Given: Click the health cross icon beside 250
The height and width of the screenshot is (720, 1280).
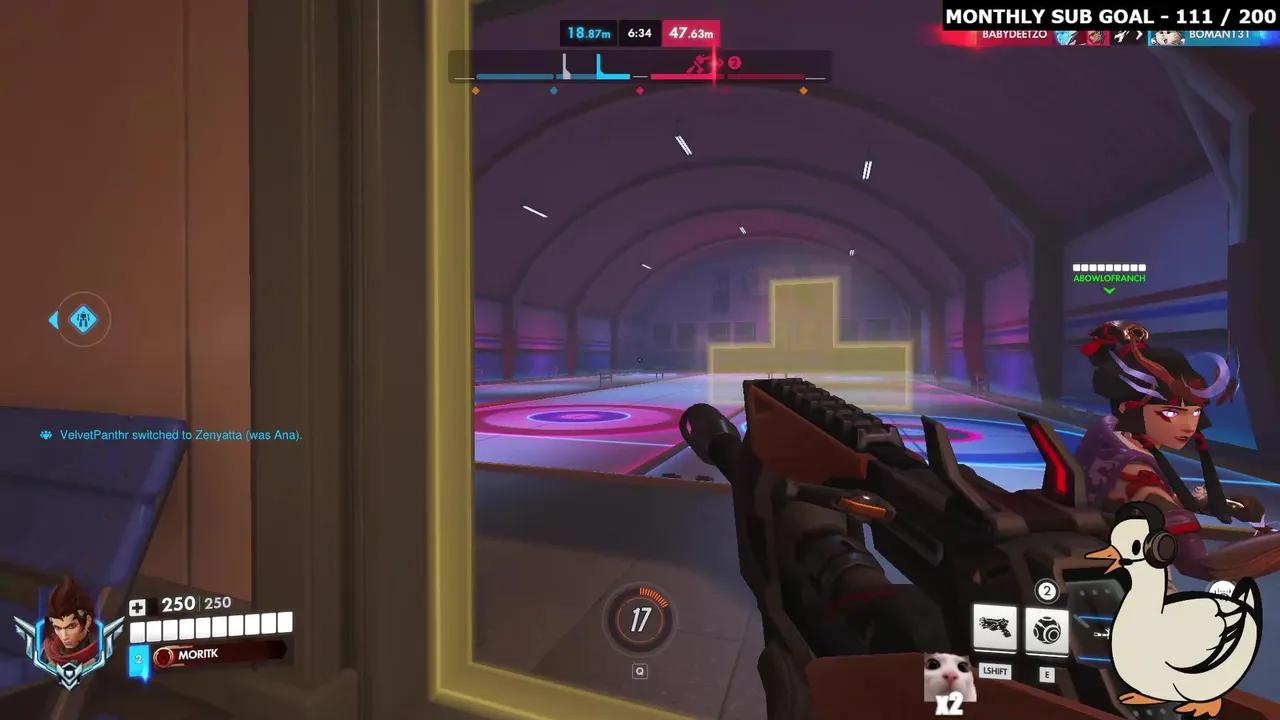Looking at the screenshot, I should [137, 606].
